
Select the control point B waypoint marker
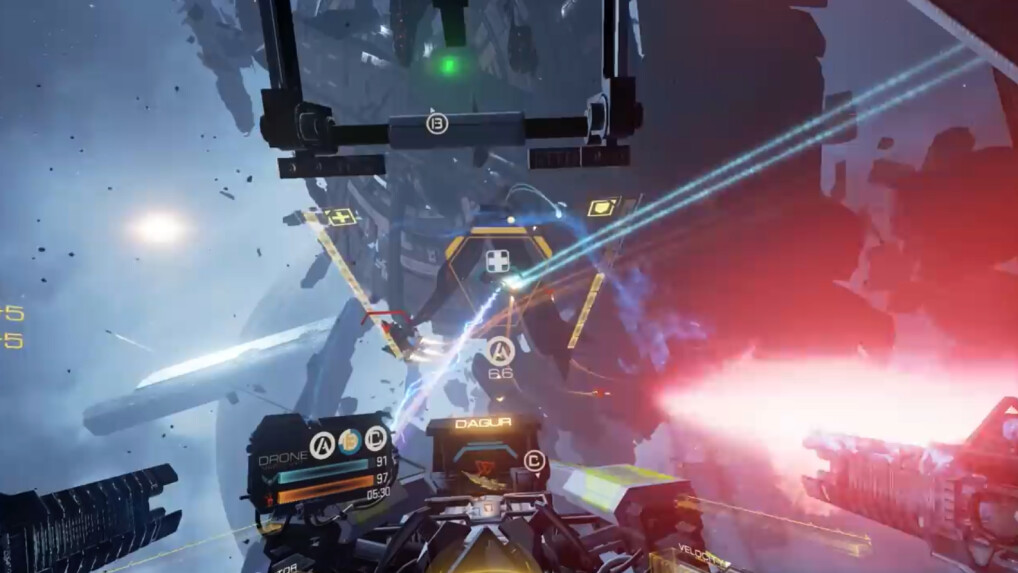[437, 124]
